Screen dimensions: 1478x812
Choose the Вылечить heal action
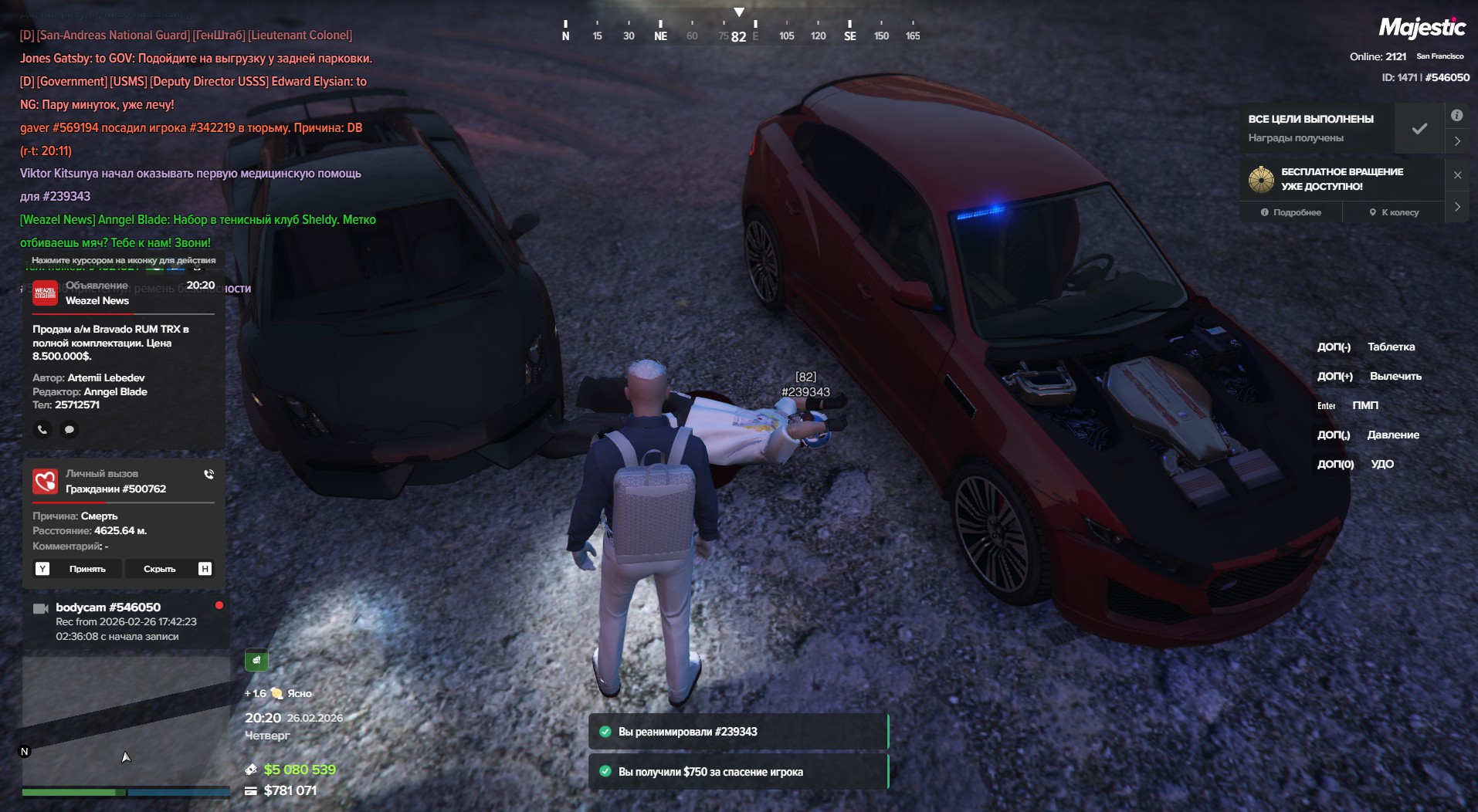point(1395,376)
